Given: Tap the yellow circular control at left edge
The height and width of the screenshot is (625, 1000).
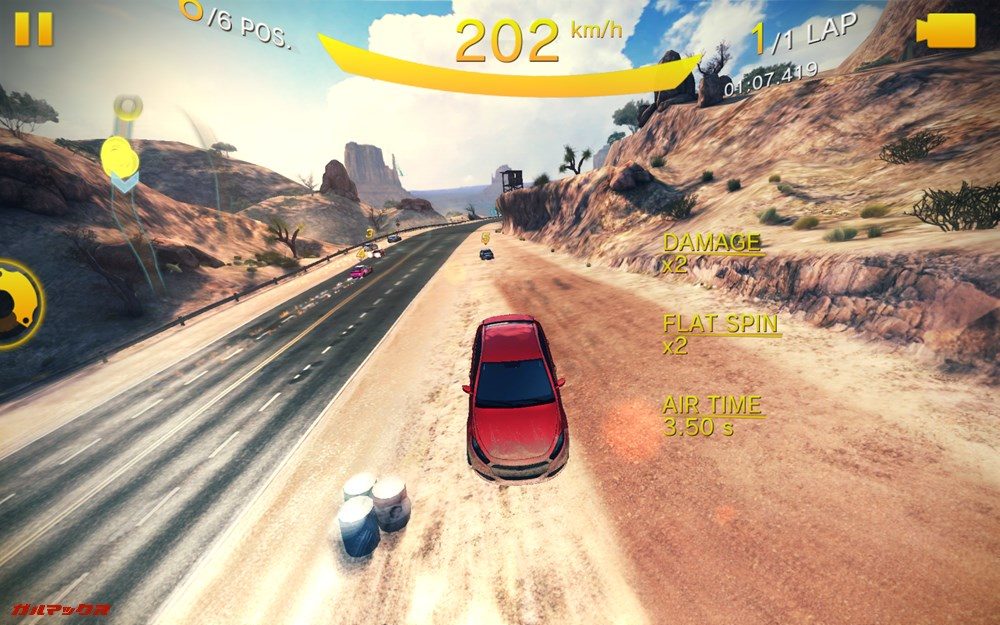Looking at the screenshot, I should tap(17, 304).
